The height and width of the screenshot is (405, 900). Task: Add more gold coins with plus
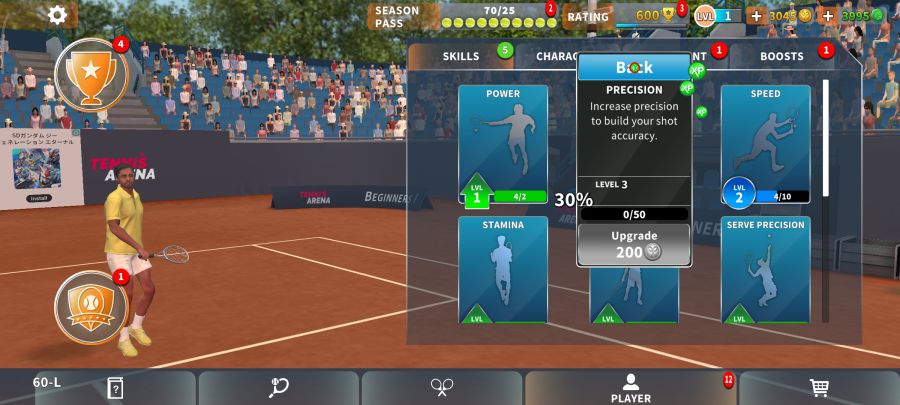click(756, 16)
